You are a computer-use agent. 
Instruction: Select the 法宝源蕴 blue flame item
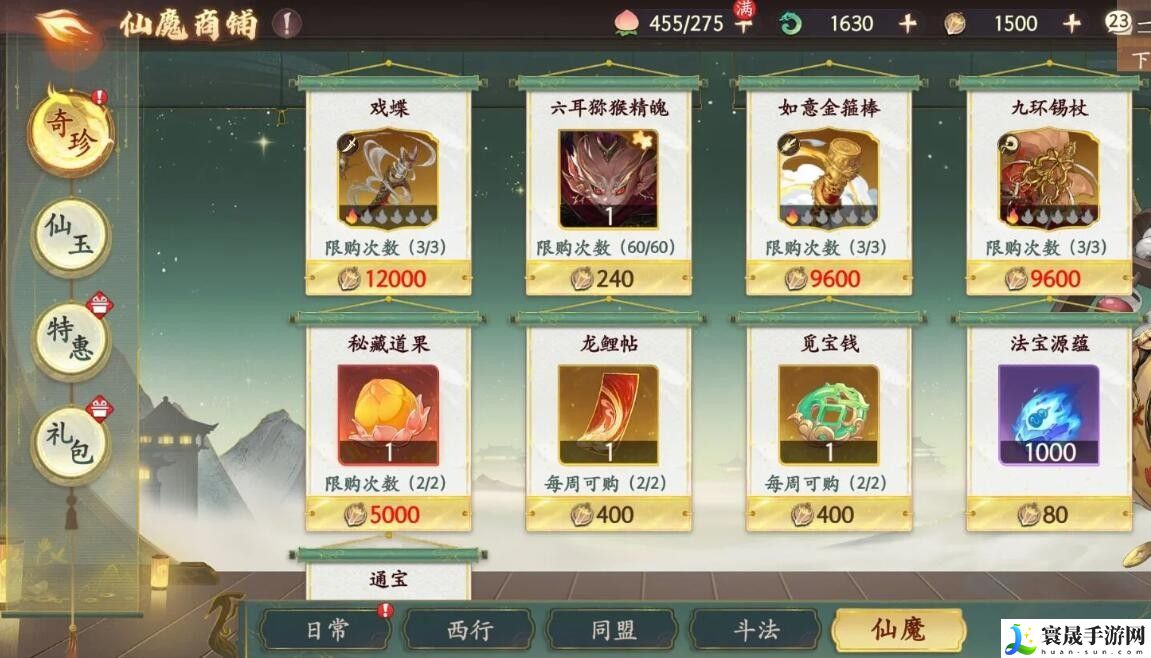pyautogui.click(x=1048, y=414)
